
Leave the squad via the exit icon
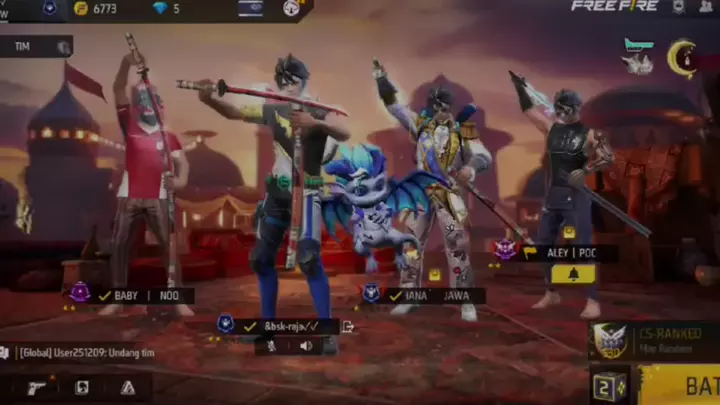(x=347, y=326)
